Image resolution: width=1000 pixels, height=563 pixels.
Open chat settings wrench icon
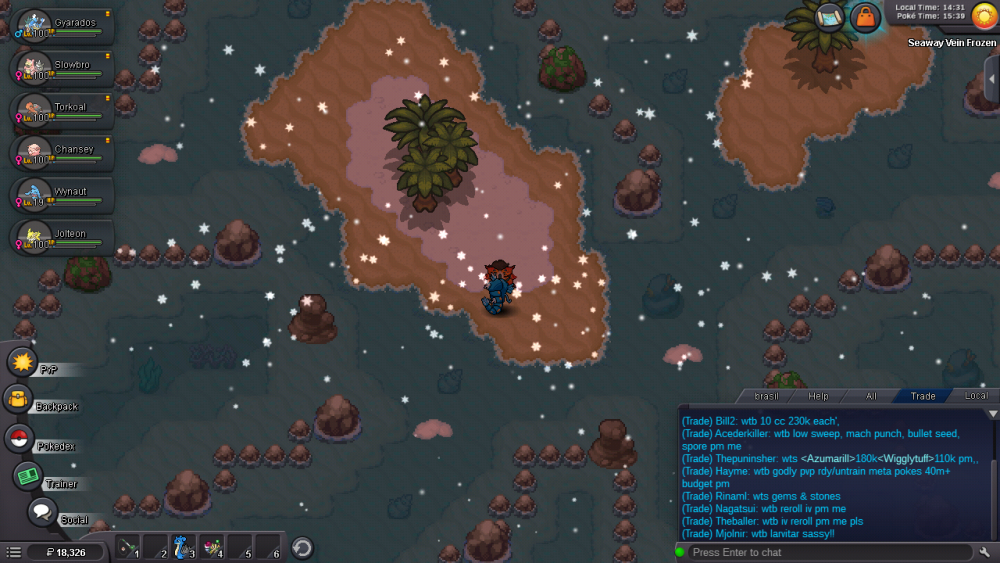tap(985, 552)
